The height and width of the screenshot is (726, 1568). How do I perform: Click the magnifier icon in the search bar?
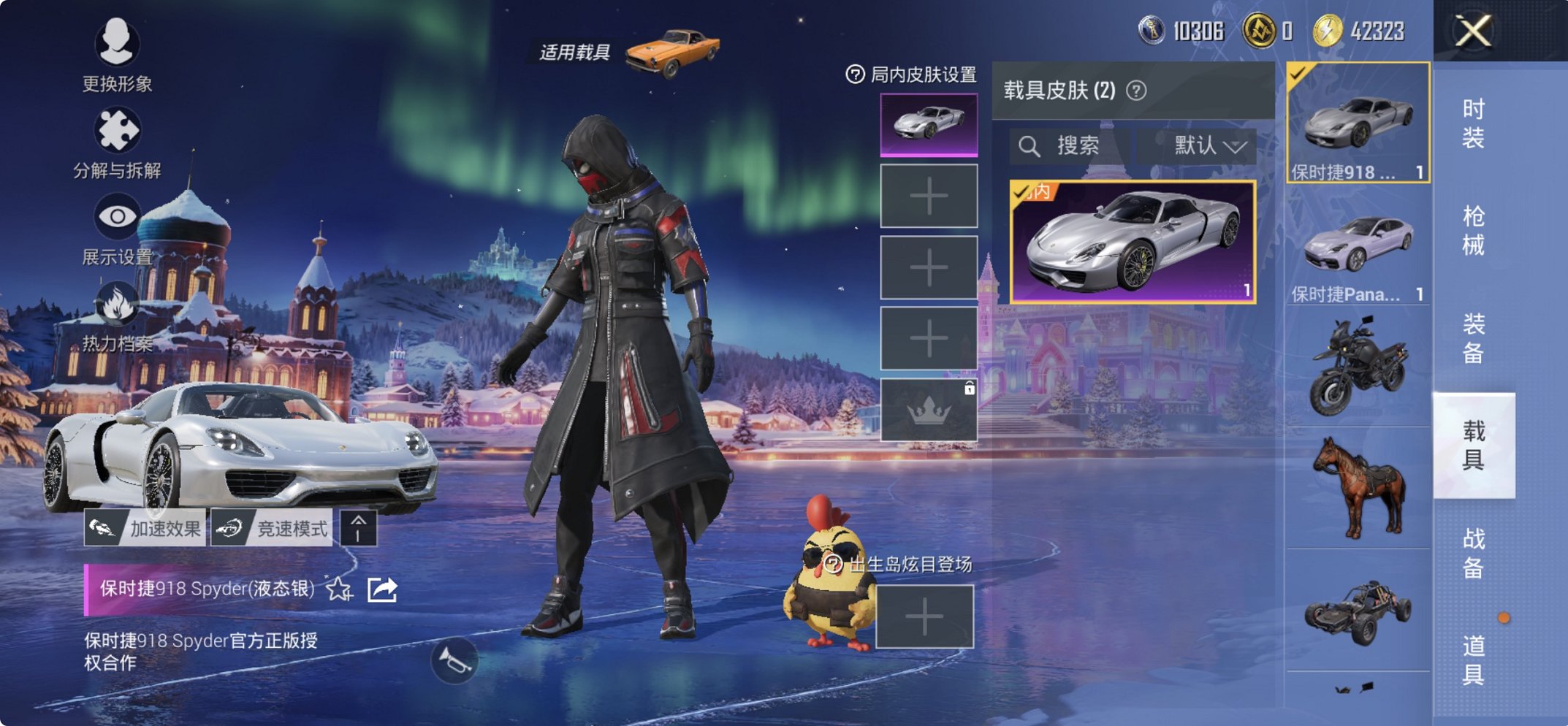point(1030,145)
